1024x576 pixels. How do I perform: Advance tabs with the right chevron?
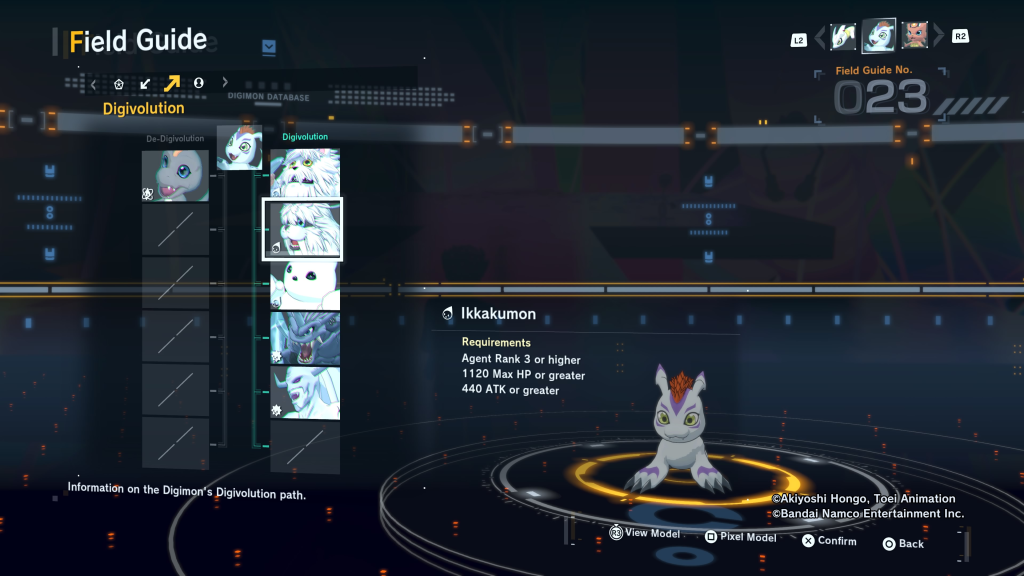click(x=225, y=83)
